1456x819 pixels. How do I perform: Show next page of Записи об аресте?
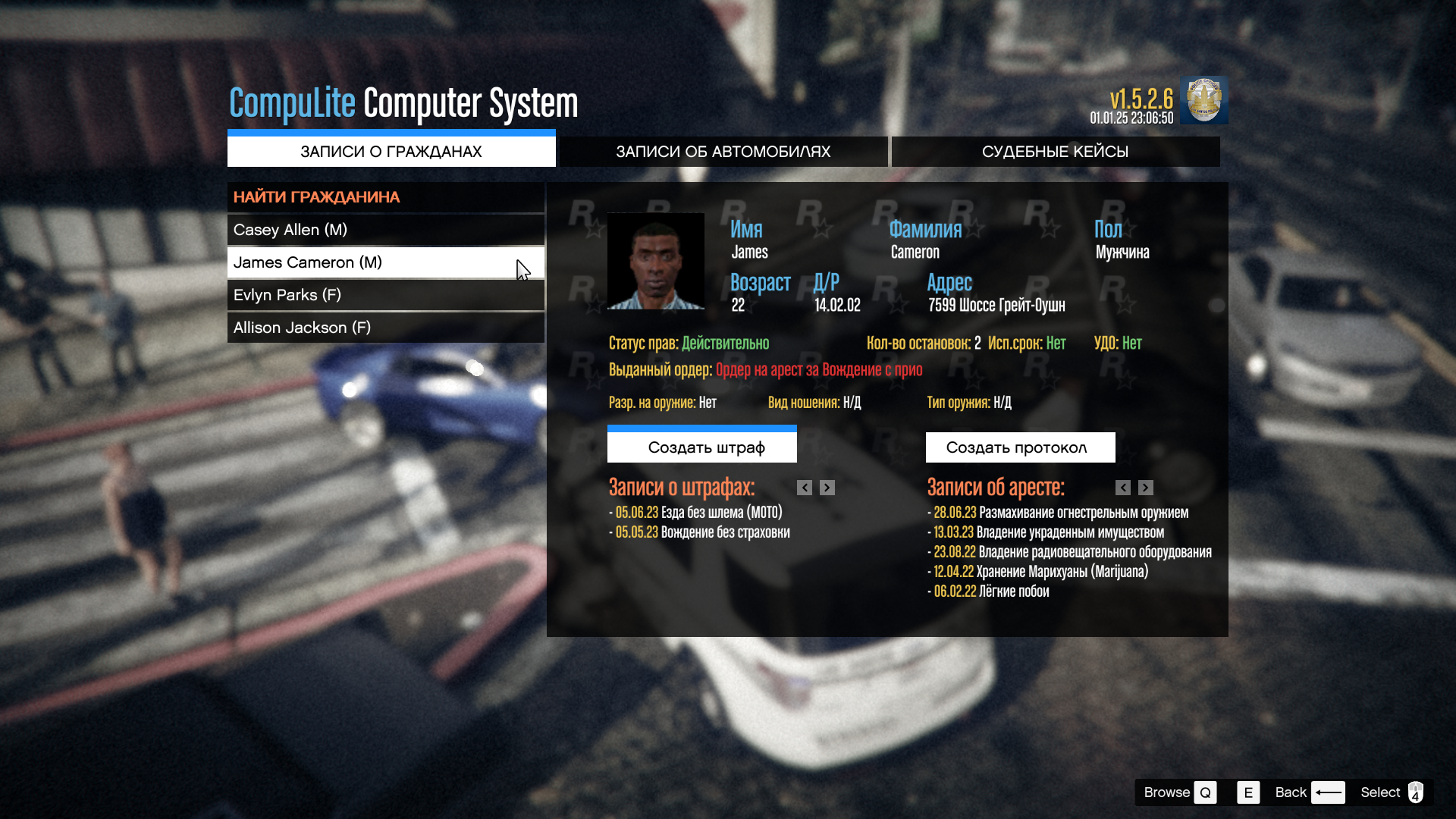tap(1146, 488)
